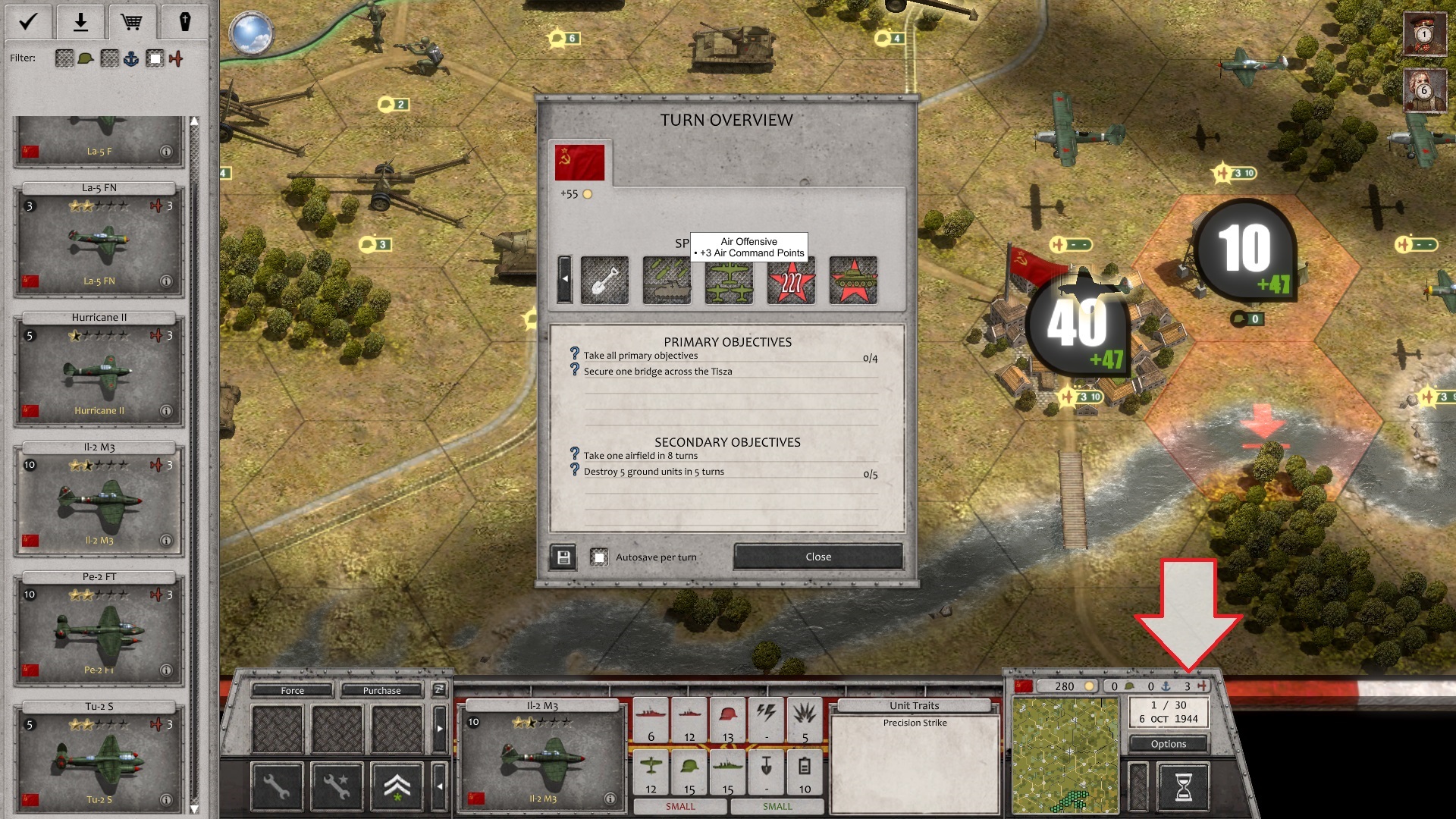
Task: Activate the upgrade chevrons button
Action: click(x=397, y=786)
